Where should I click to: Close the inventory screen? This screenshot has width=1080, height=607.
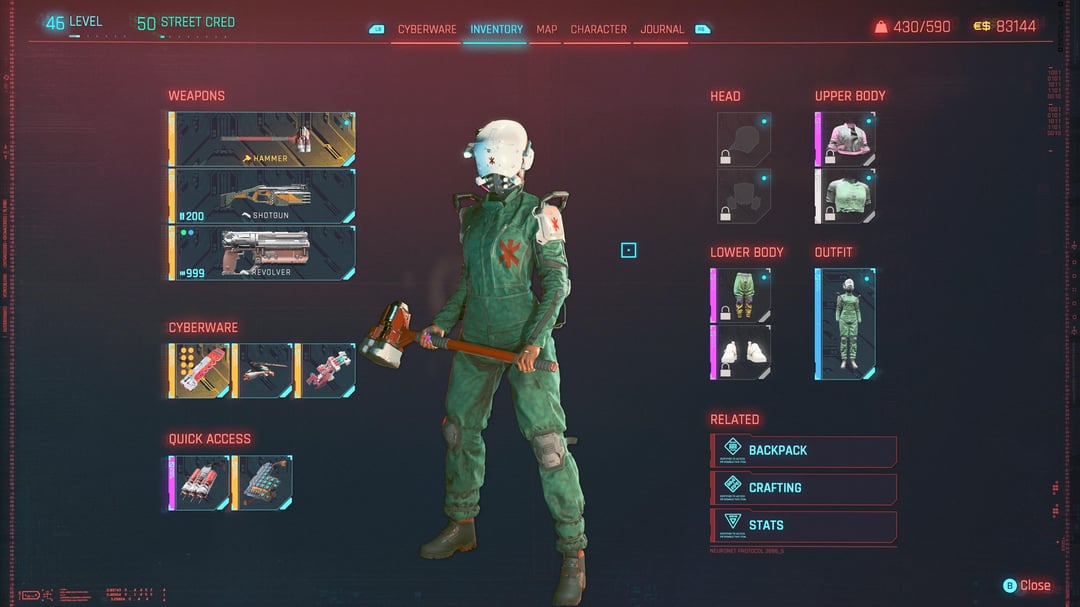click(x=1027, y=585)
